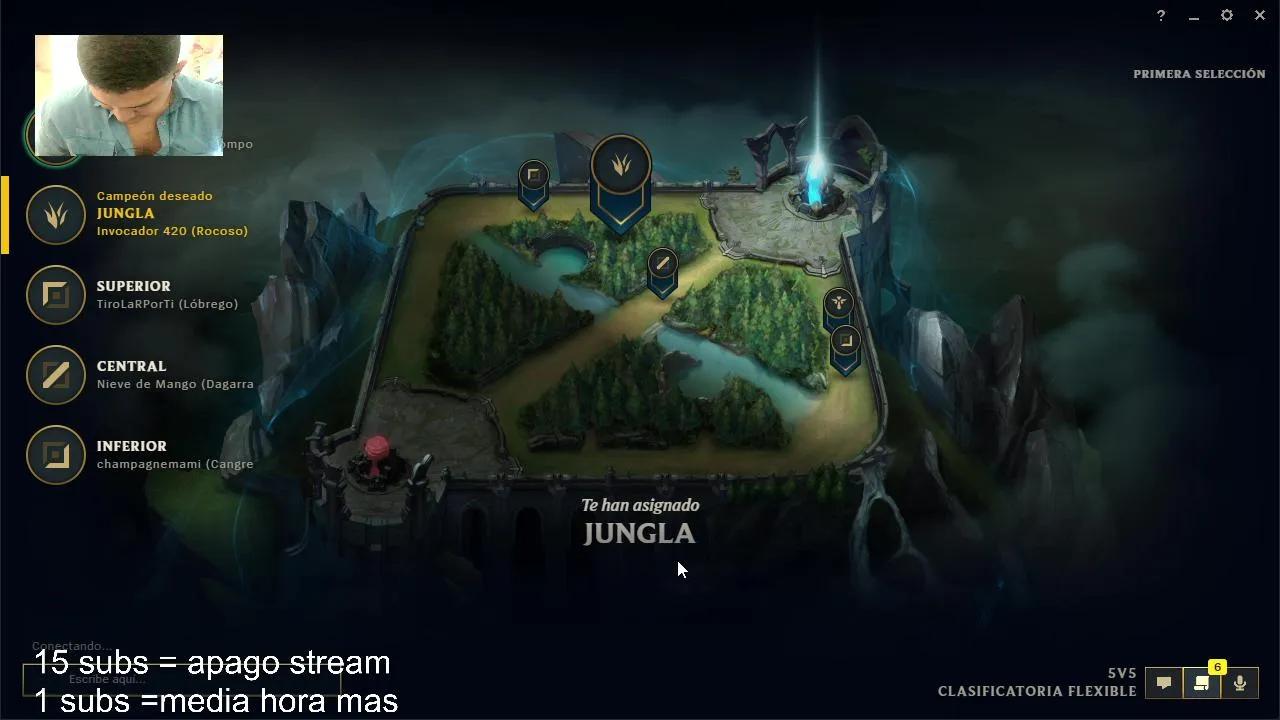Click the bot lane marker on the map
This screenshot has height=720, width=1280.
point(845,342)
